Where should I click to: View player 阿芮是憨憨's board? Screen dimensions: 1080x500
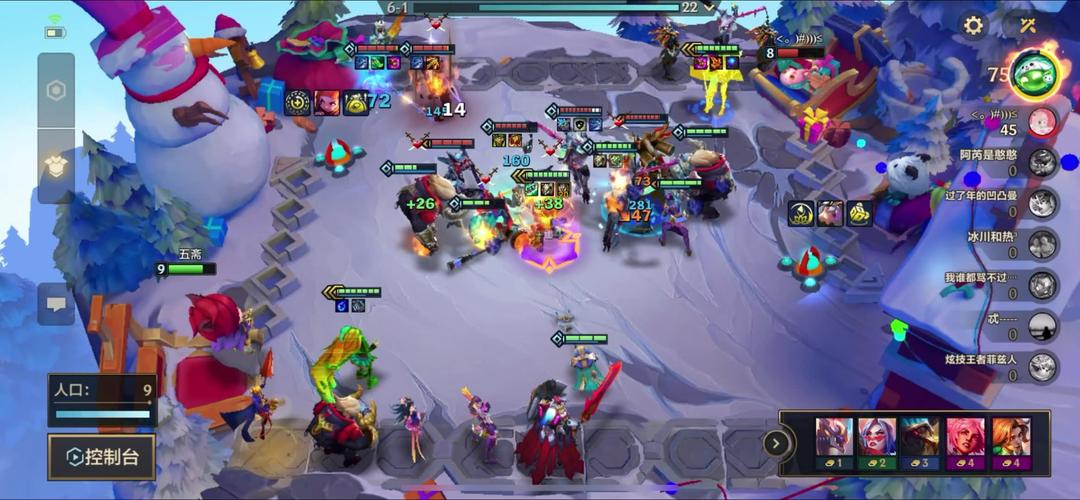(1043, 163)
